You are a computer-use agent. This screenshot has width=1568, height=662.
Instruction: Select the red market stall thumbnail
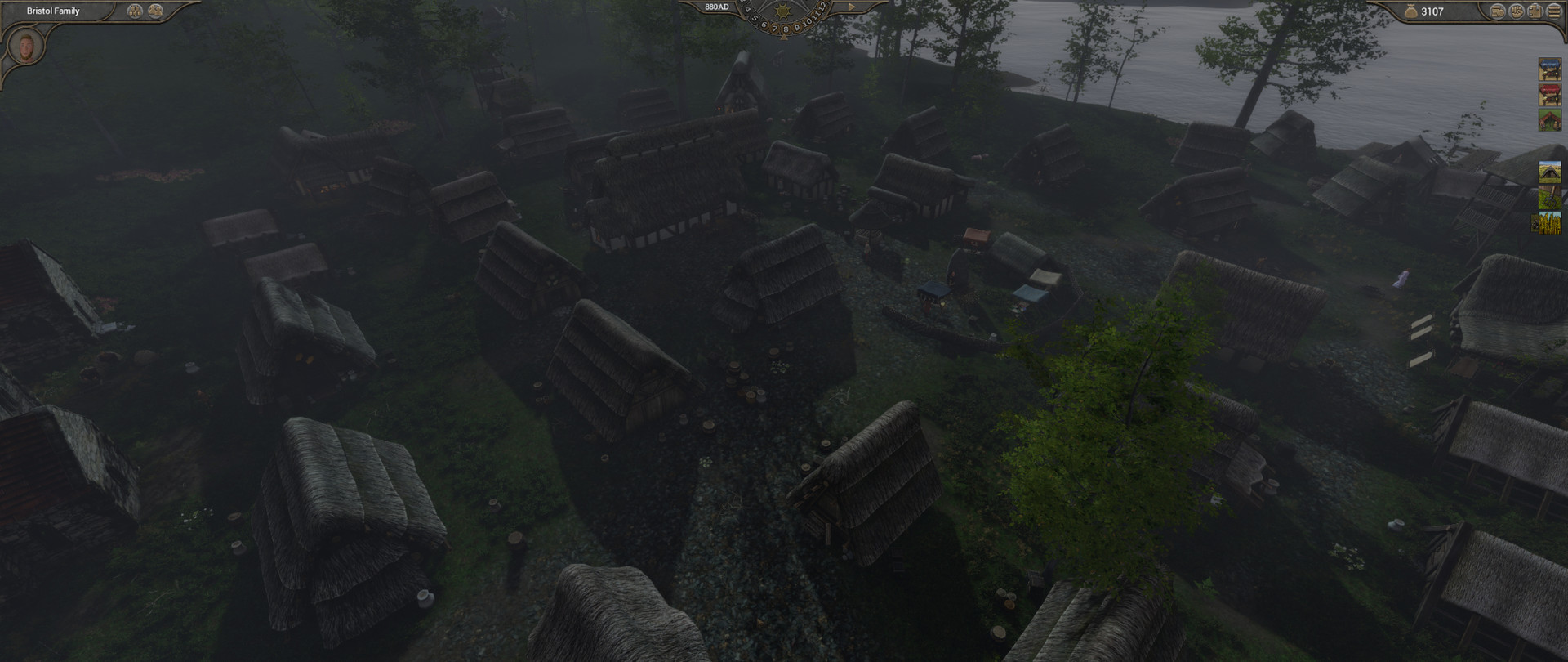tap(1549, 95)
